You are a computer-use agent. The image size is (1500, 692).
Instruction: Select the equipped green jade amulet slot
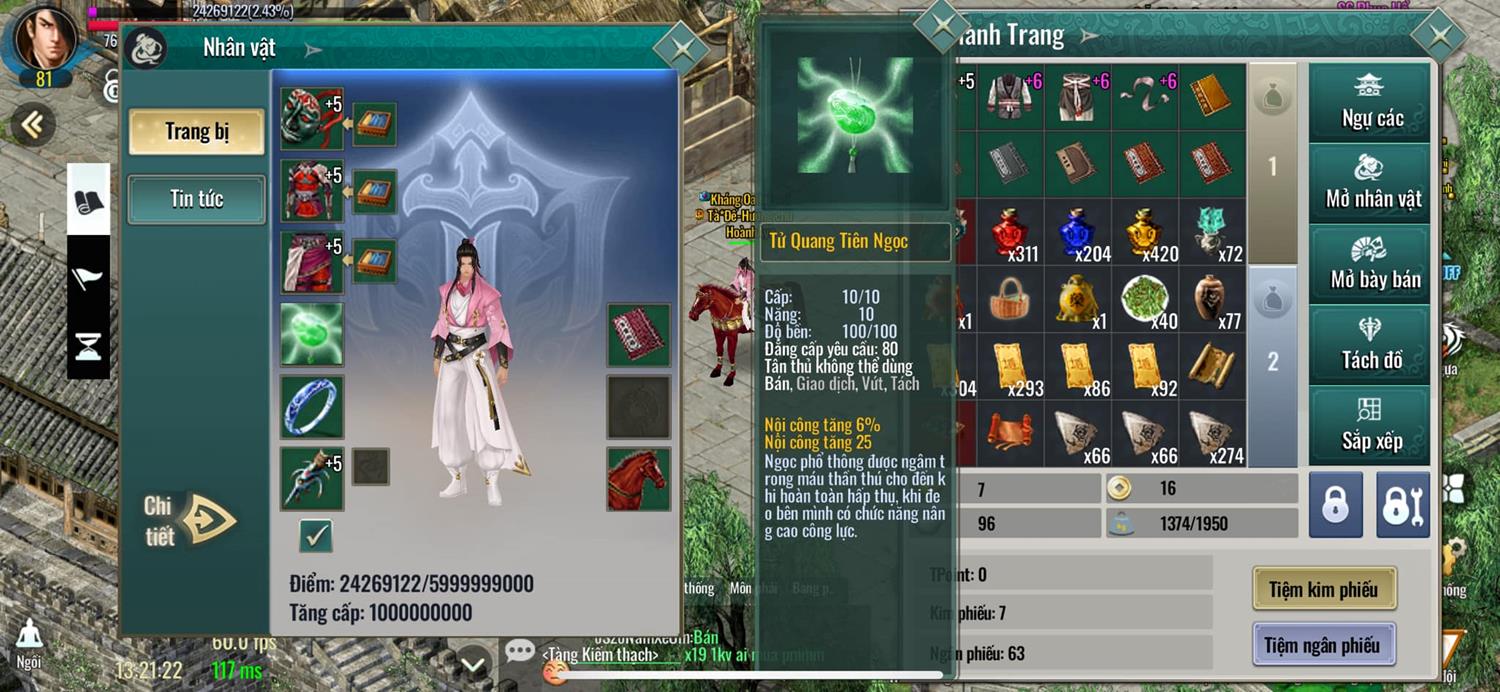(x=312, y=334)
